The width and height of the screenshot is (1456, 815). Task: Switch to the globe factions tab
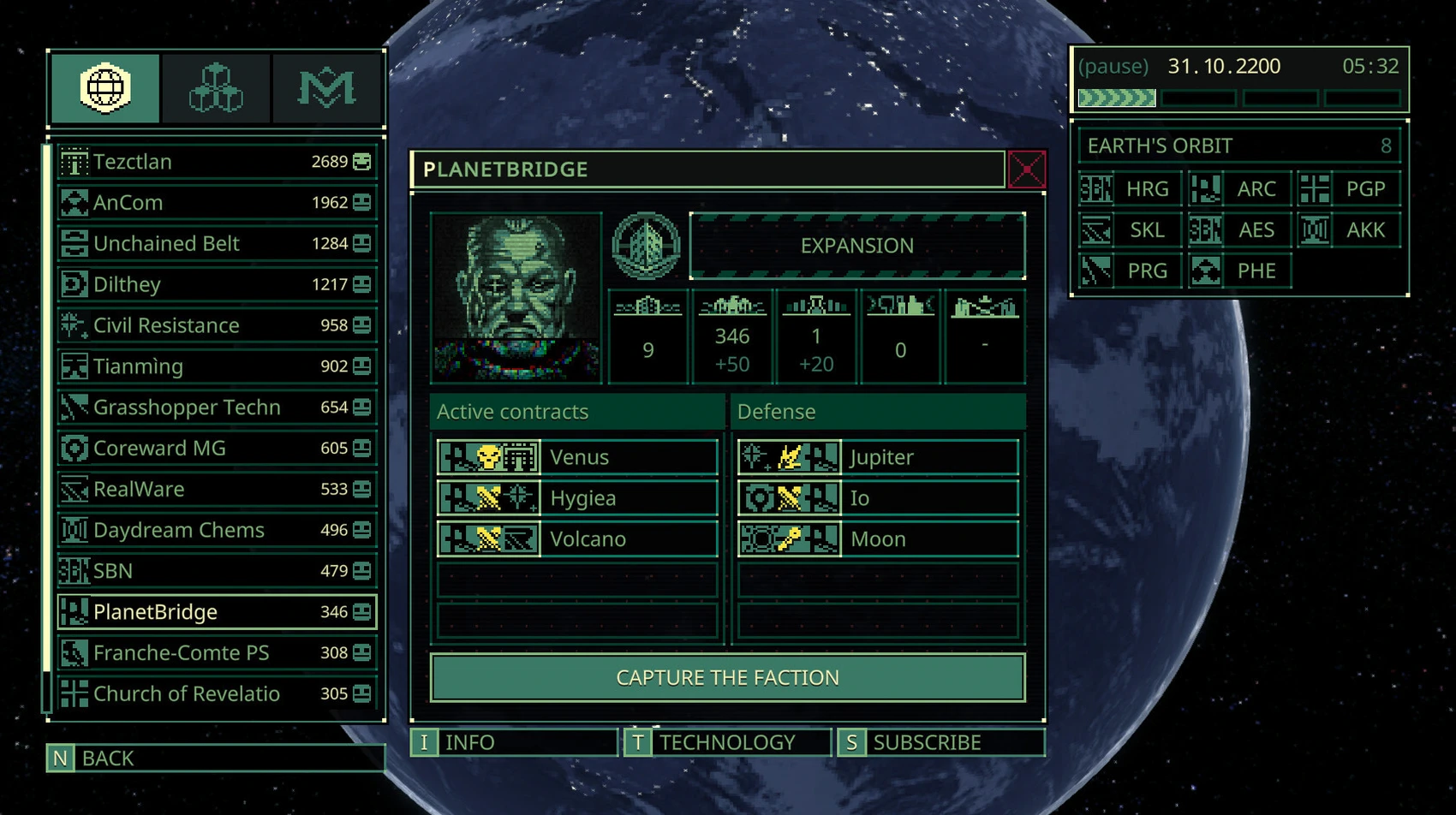point(105,88)
